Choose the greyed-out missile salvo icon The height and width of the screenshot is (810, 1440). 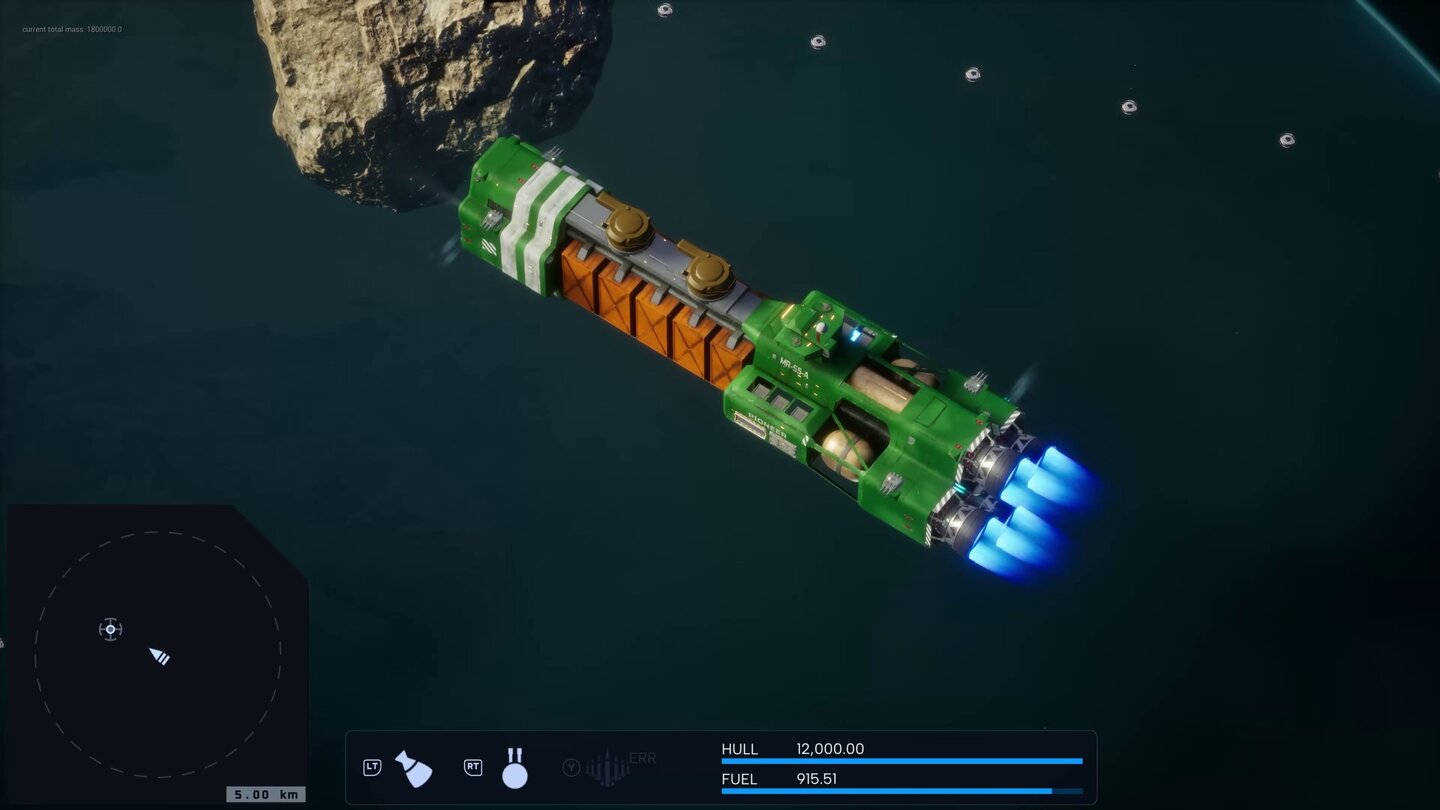[x=607, y=767]
